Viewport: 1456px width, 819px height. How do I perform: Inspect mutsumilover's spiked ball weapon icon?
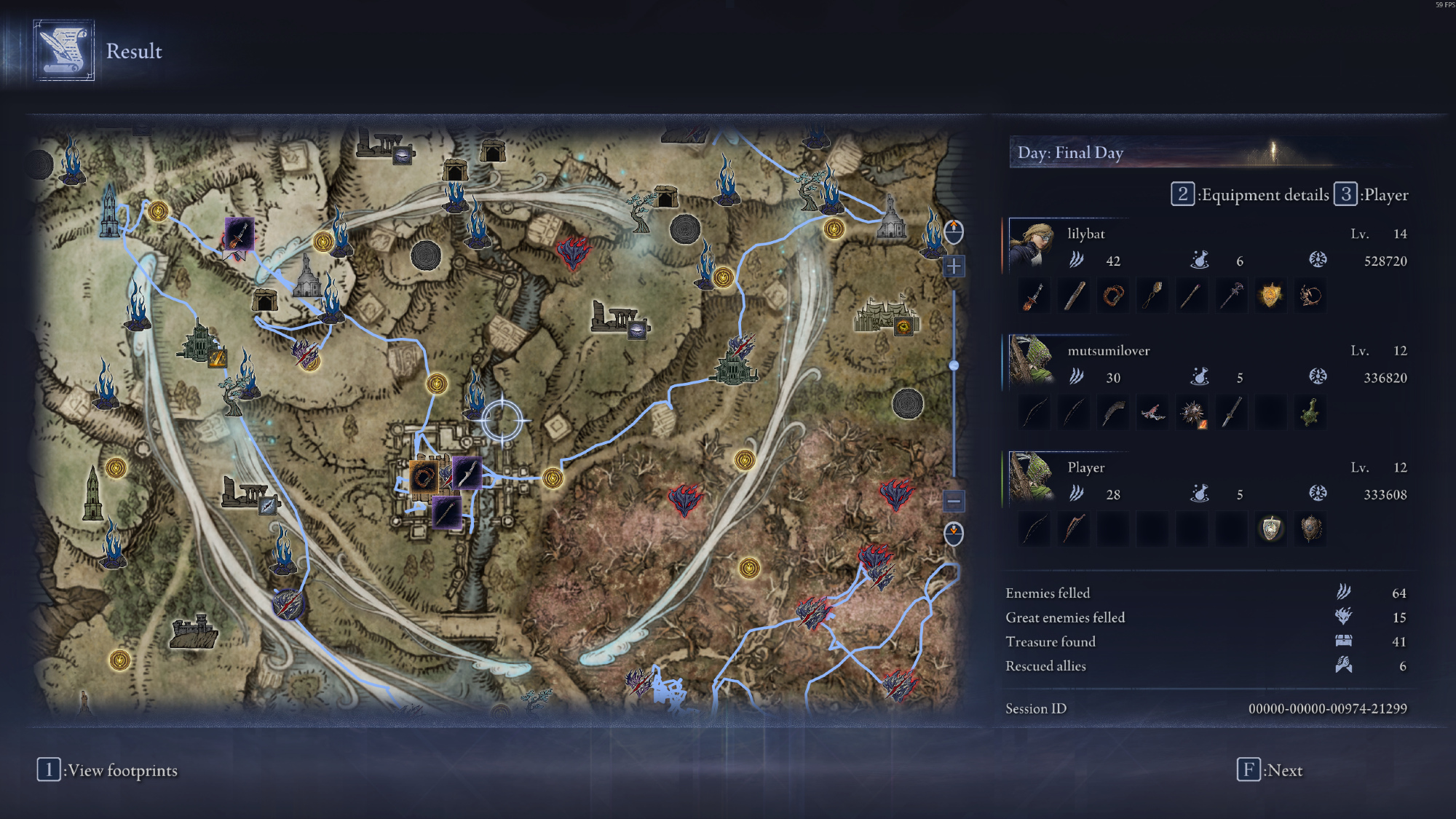[1192, 413]
